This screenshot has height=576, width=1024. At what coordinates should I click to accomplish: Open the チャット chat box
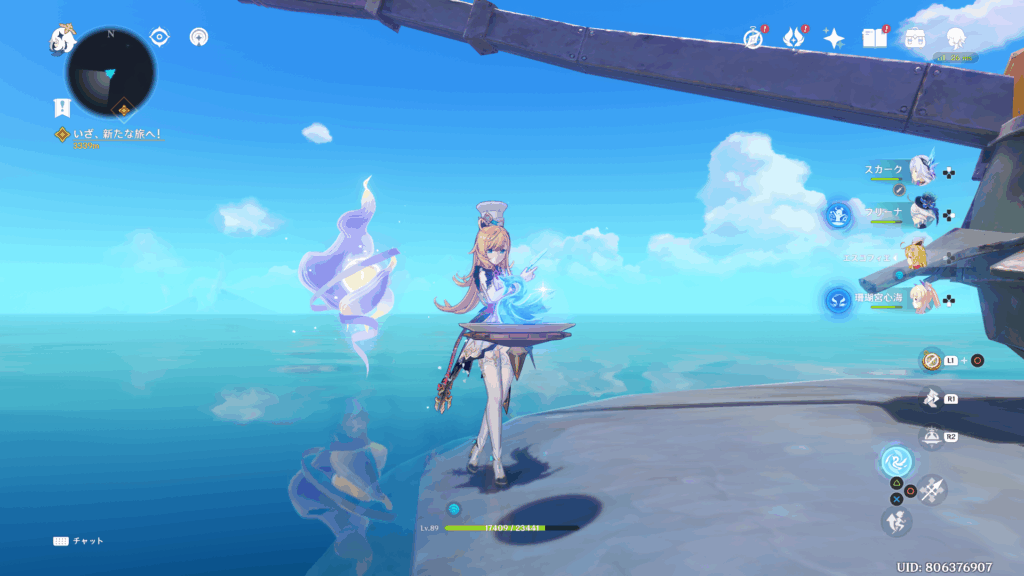click(78, 541)
